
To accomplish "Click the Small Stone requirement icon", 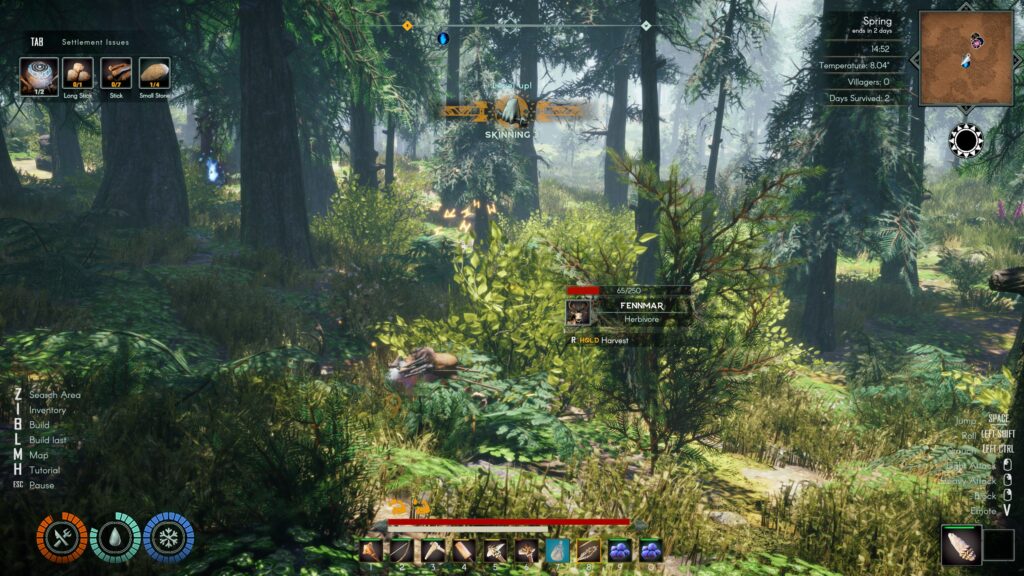I will point(154,72).
